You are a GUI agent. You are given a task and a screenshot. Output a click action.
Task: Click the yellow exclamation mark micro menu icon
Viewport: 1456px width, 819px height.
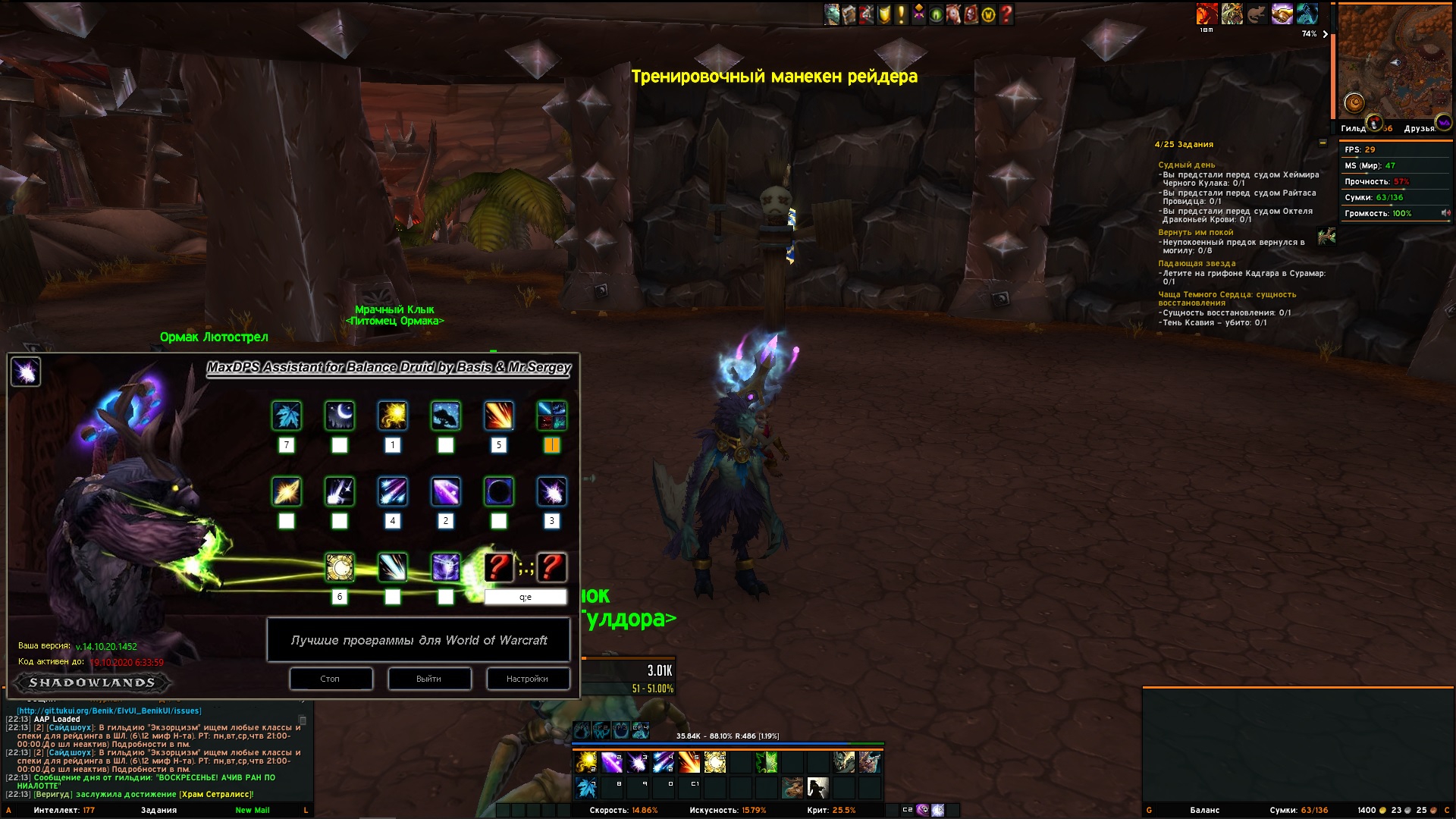[902, 14]
